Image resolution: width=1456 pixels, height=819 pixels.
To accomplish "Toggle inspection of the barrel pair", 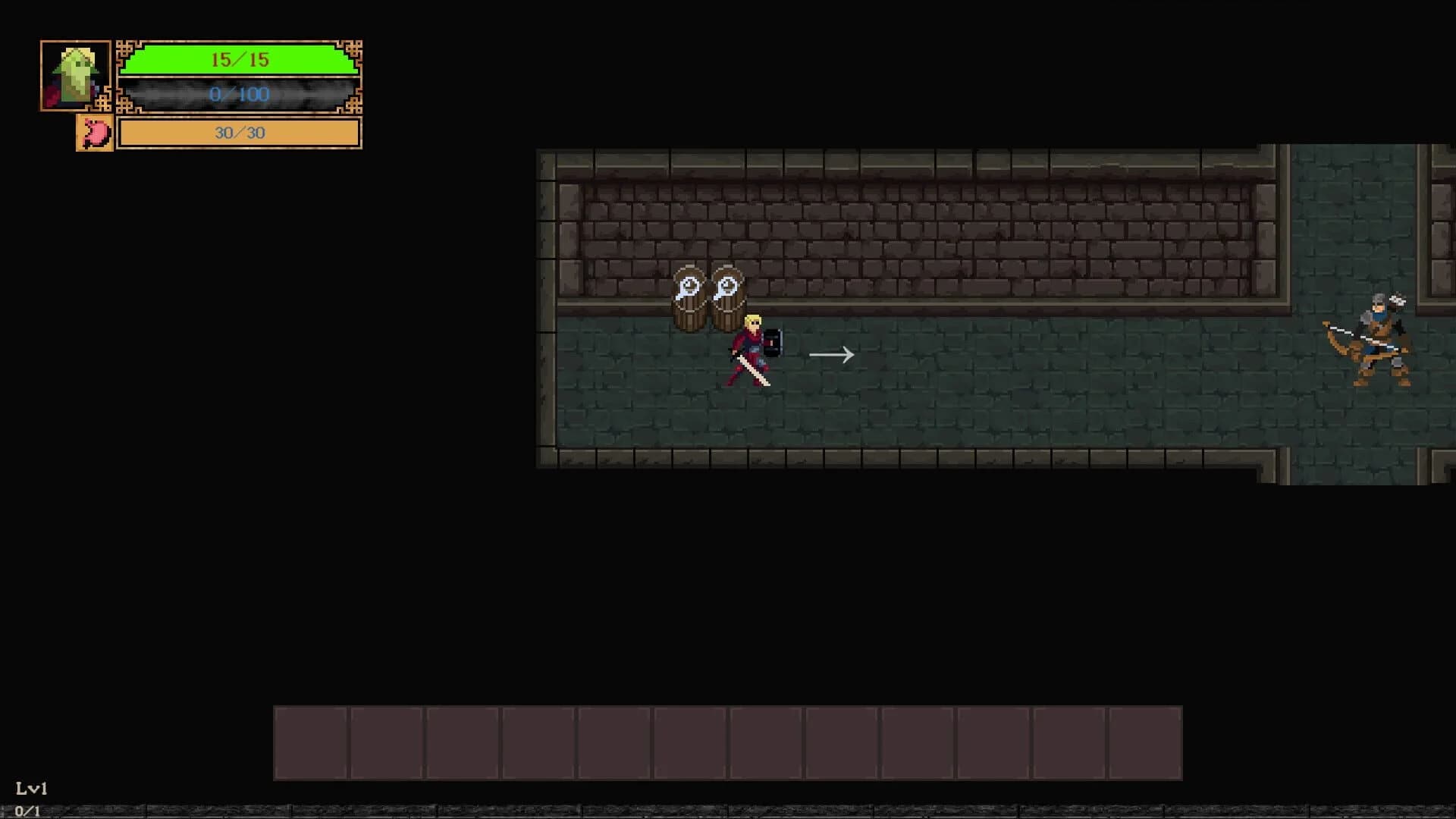I will click(x=708, y=296).
